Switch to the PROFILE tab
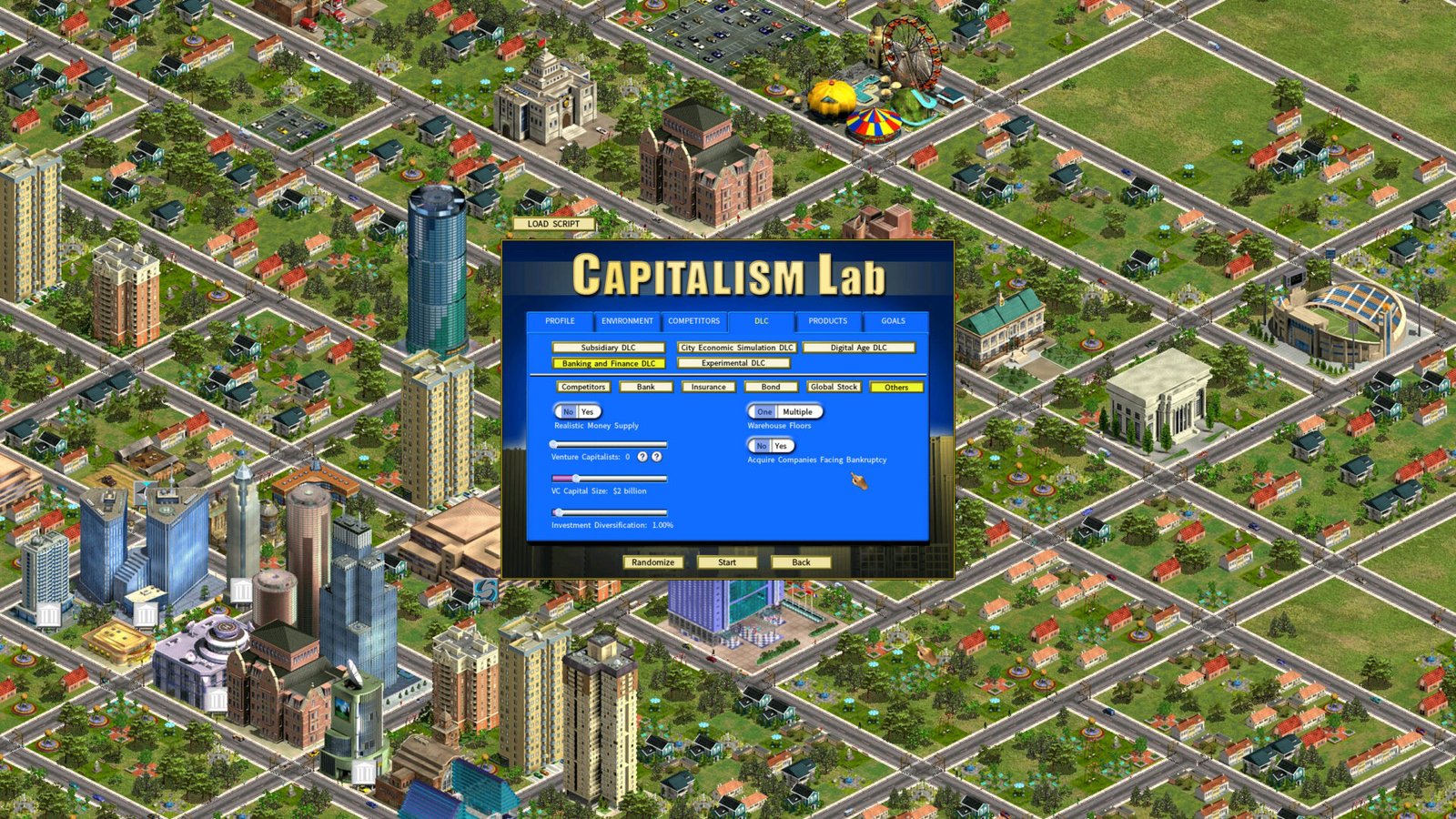1456x819 pixels. pos(561,321)
